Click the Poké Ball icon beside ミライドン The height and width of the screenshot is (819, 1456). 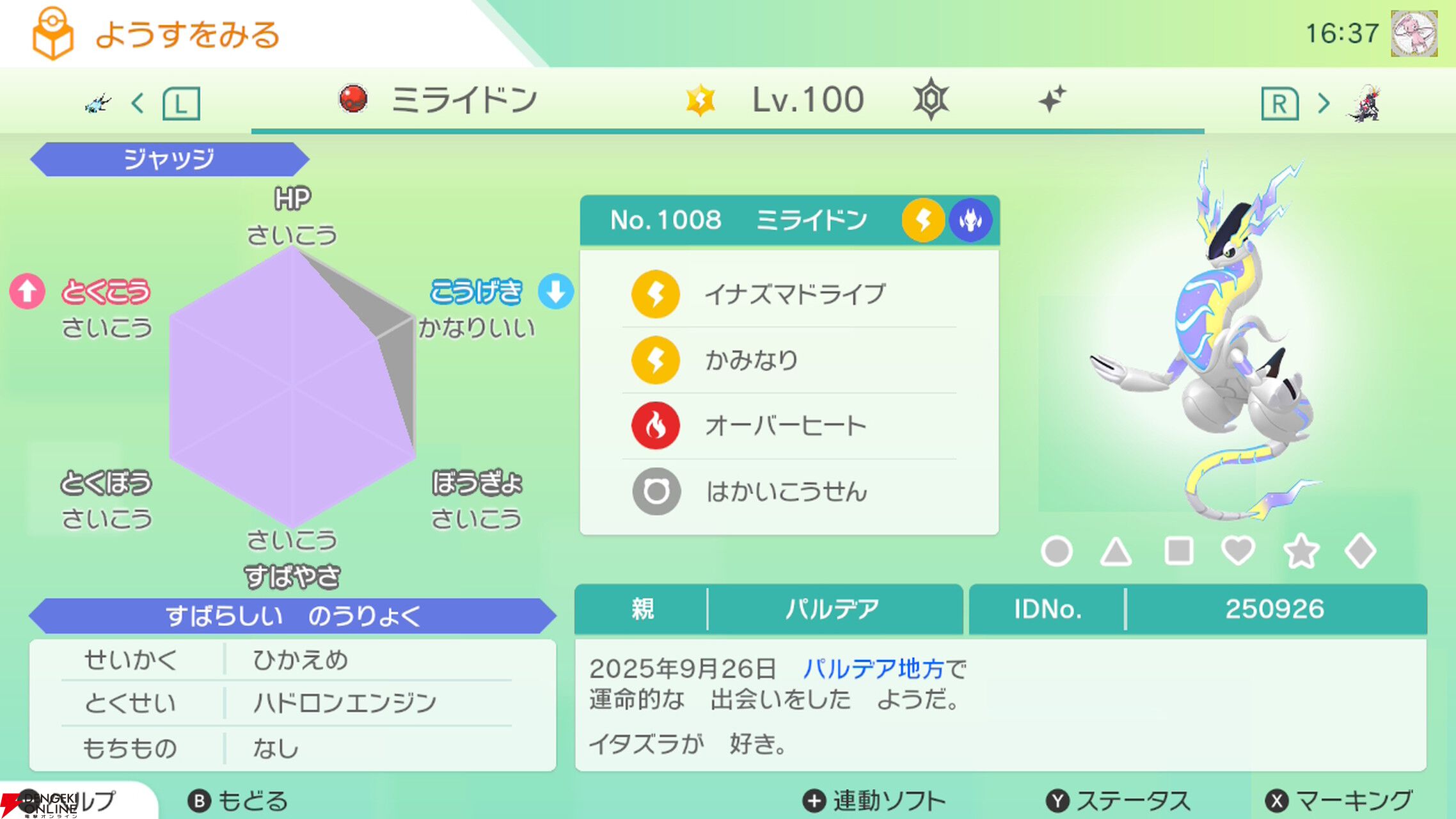coord(352,98)
